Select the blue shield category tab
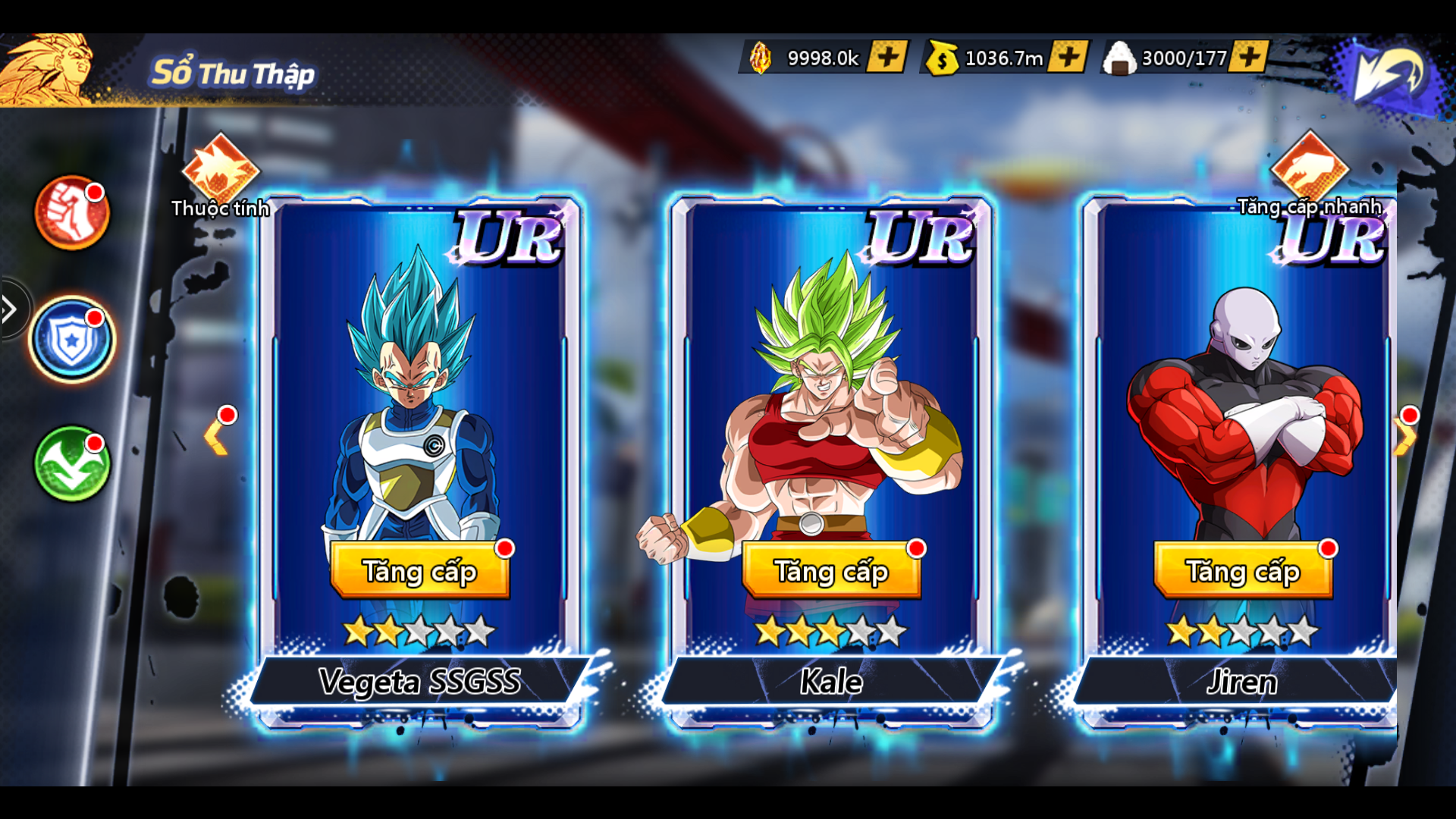The image size is (1456, 819). click(72, 340)
